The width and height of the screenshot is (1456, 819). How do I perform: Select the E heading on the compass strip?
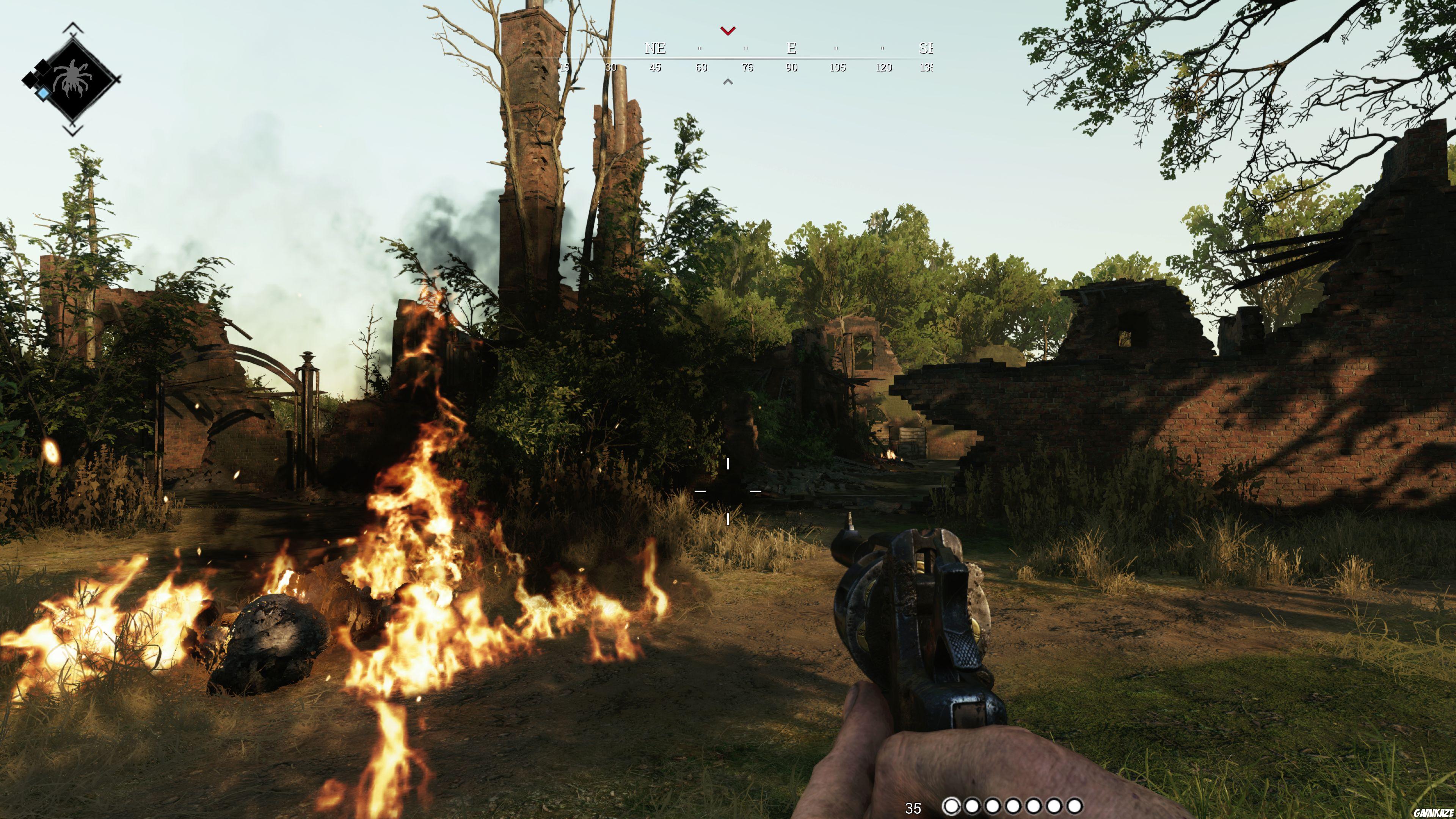[x=792, y=49]
